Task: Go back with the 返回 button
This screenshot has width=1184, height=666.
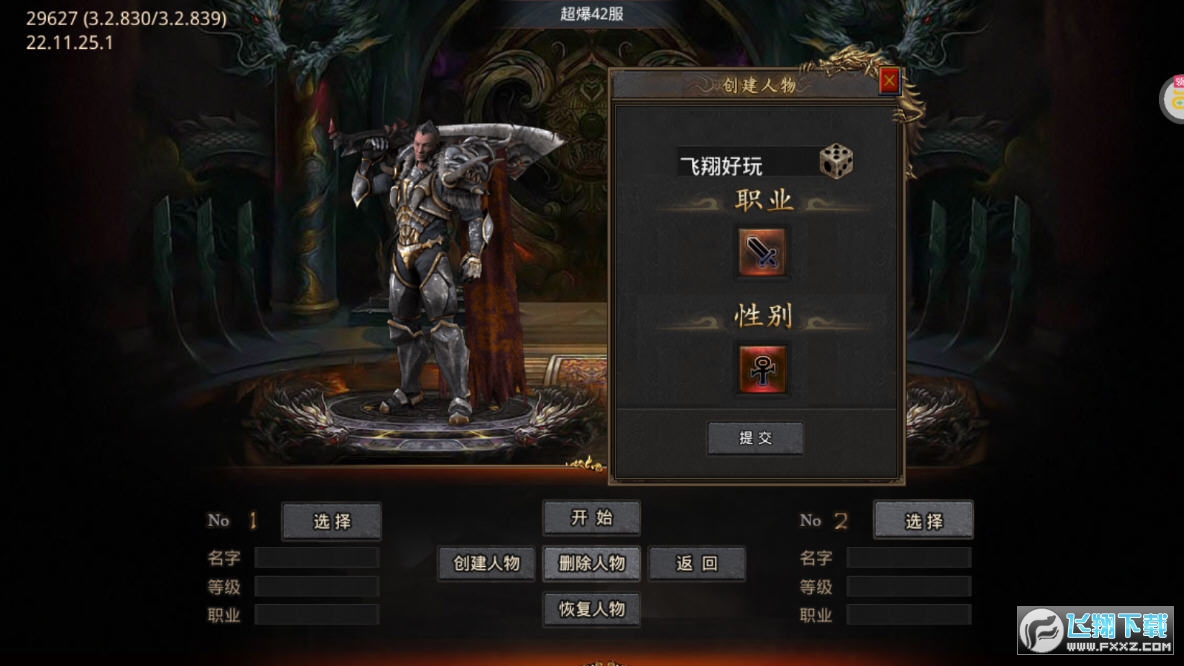Action: click(x=697, y=563)
